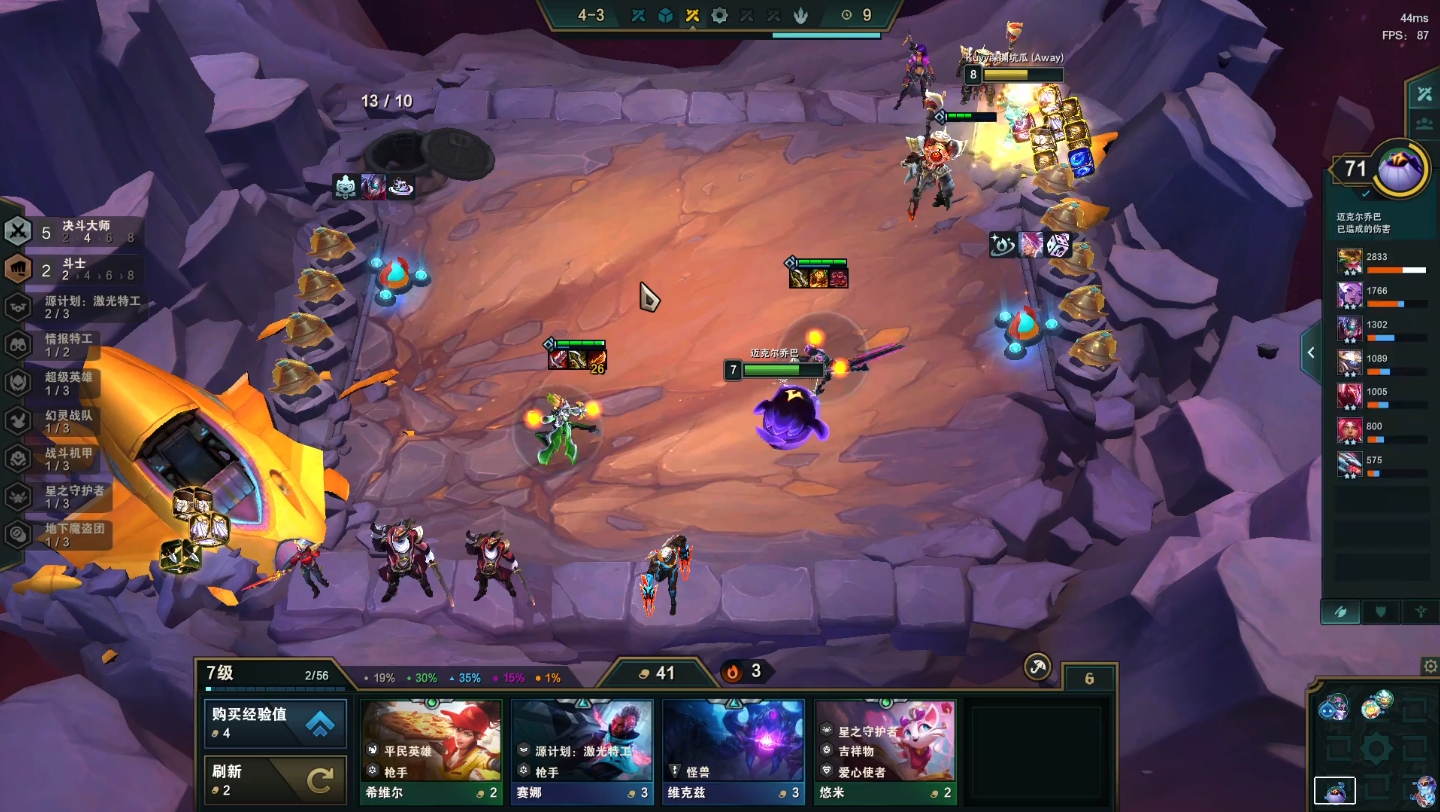
Task: Buy experience with the 购买经验值 button
Action: [x=276, y=723]
